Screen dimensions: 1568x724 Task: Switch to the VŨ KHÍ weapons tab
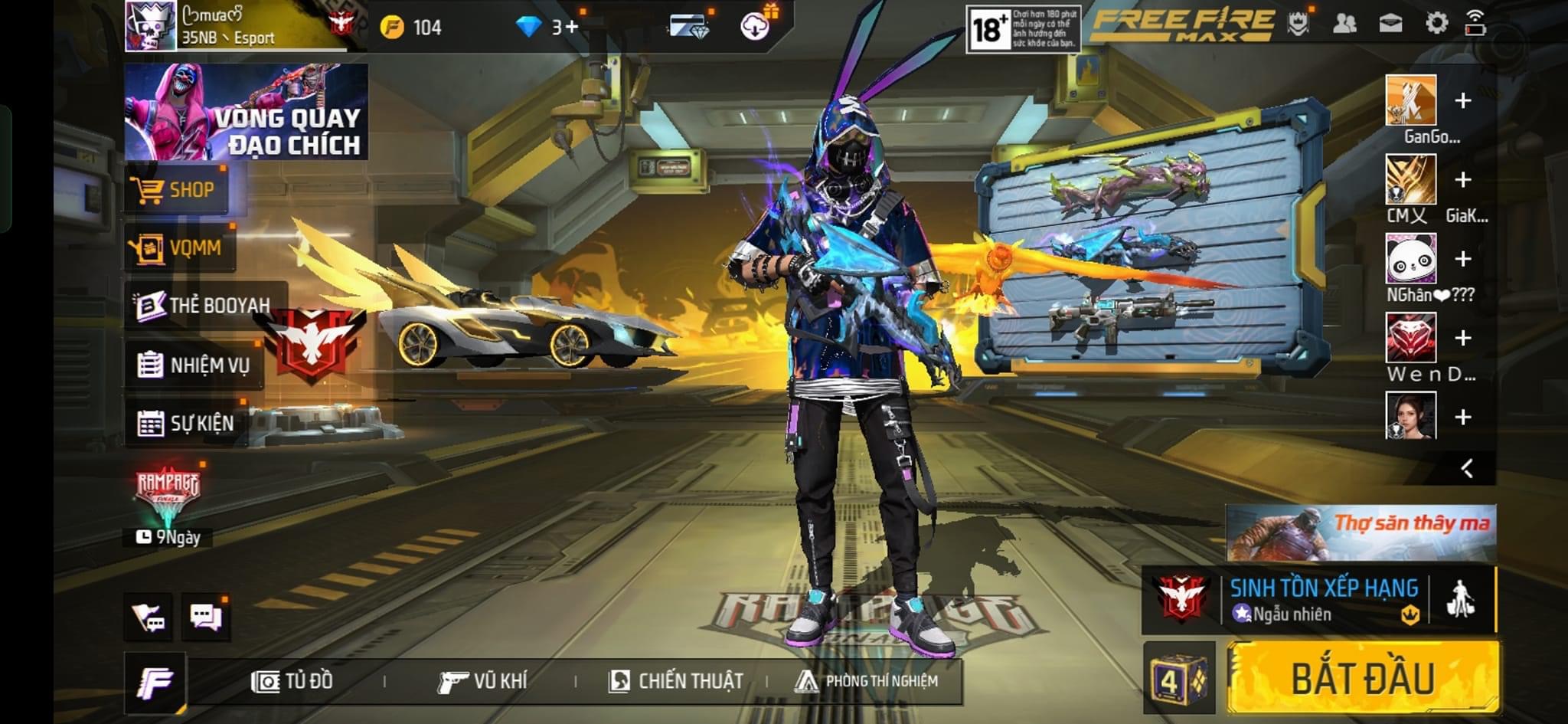482,681
